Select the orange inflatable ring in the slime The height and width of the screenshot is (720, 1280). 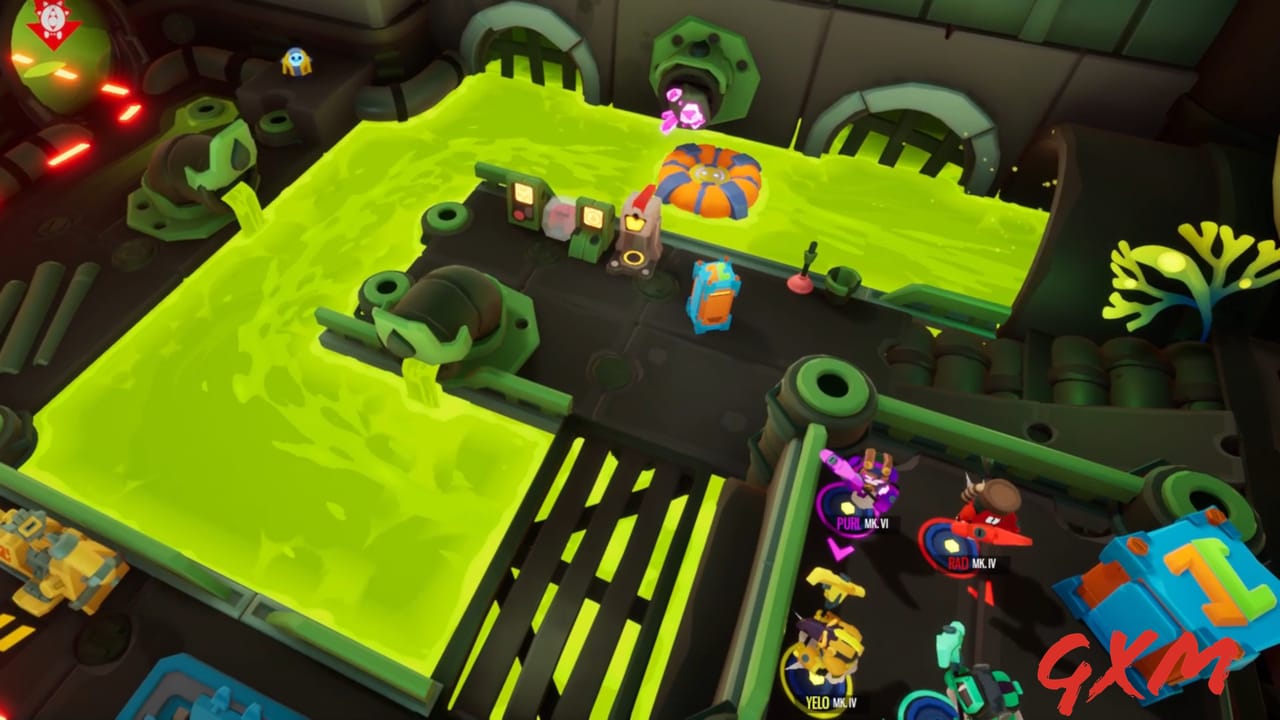pyautogui.click(x=710, y=175)
